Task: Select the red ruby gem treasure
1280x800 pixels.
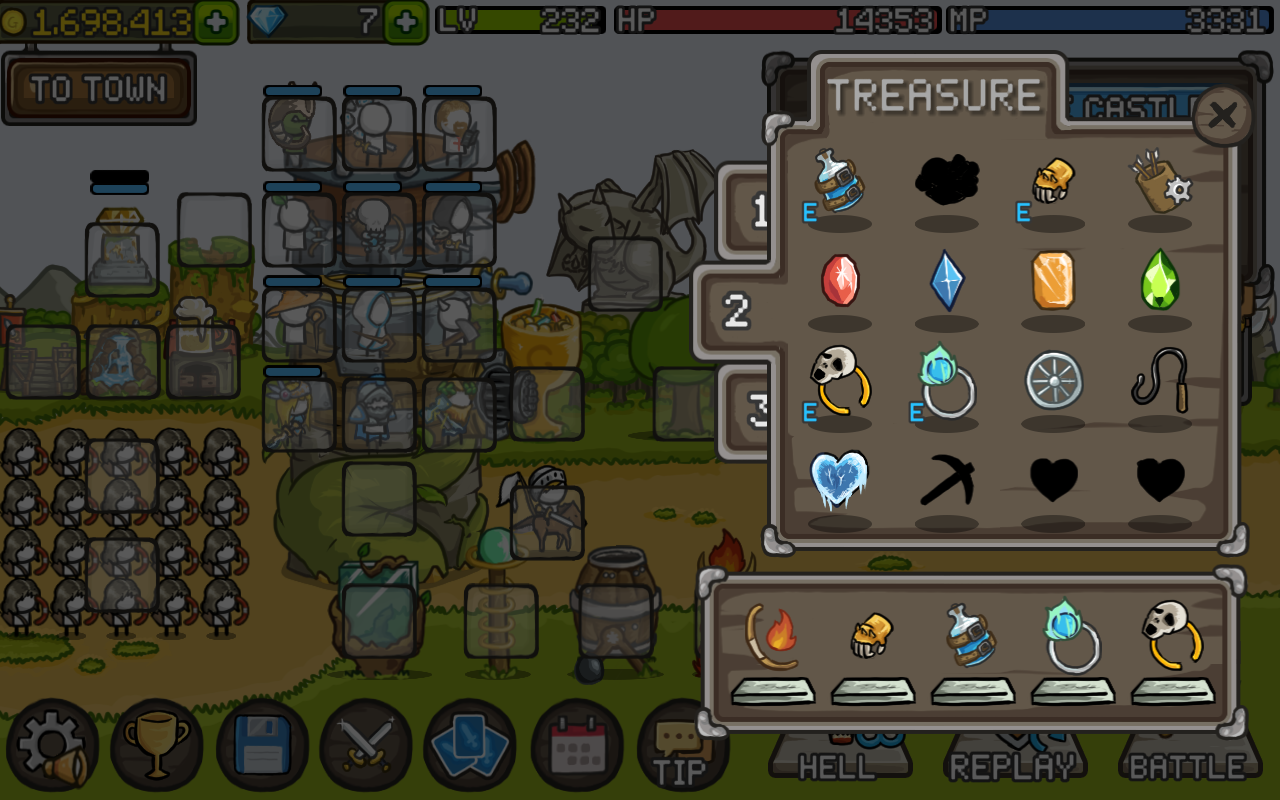Action: click(840, 281)
